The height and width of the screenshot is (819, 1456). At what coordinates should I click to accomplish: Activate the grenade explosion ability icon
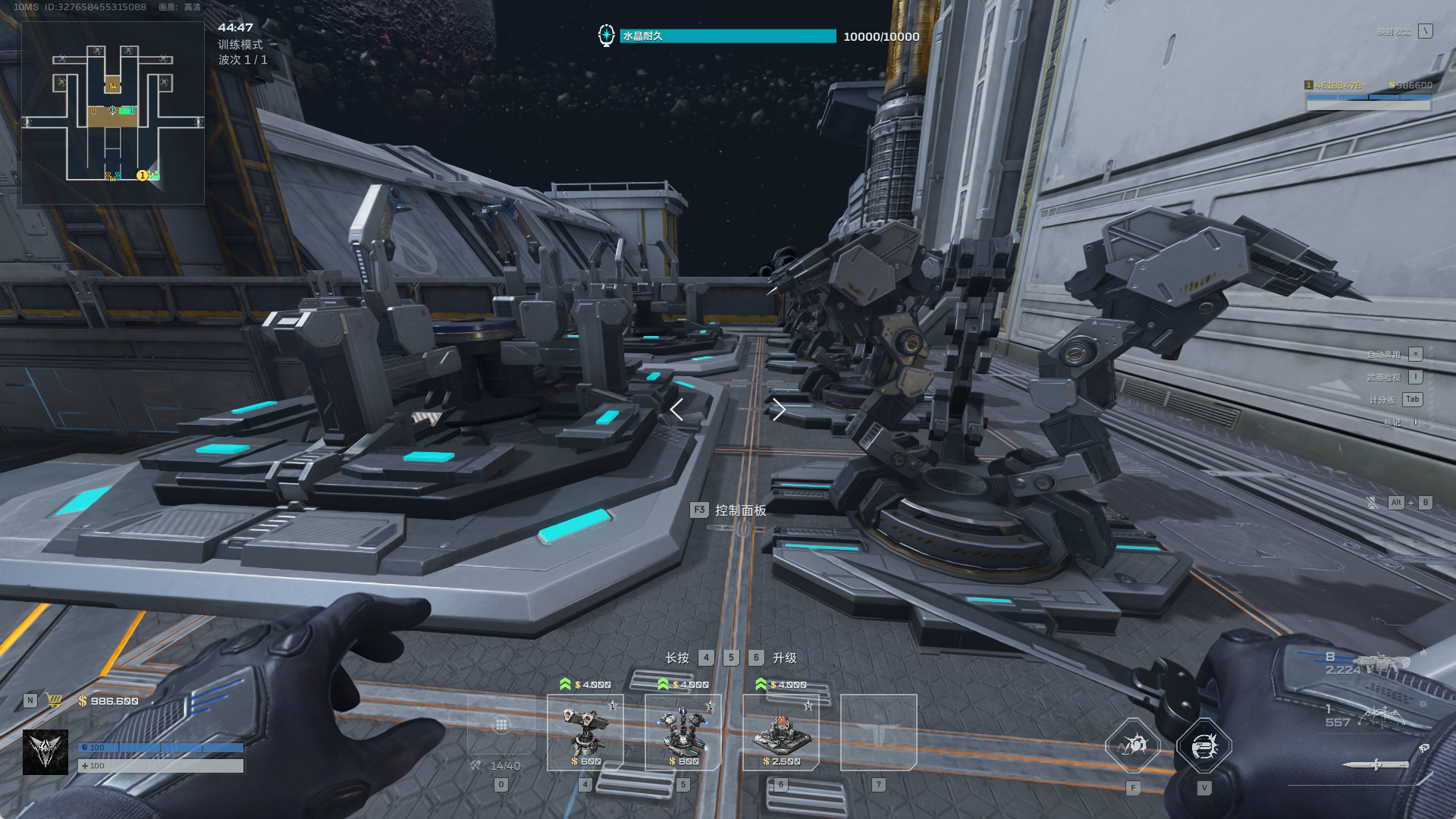1133,746
